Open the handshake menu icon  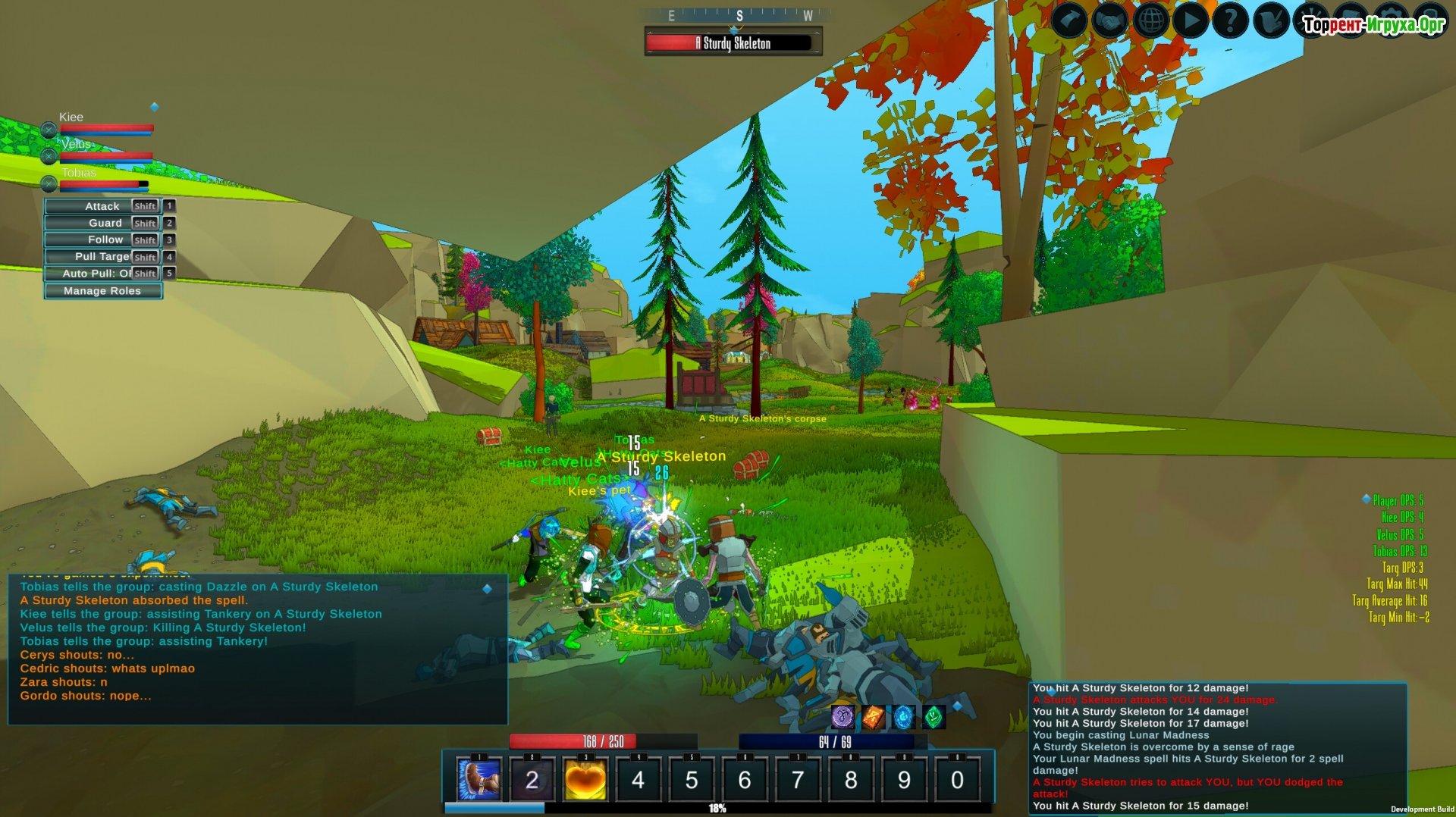click(x=1109, y=20)
